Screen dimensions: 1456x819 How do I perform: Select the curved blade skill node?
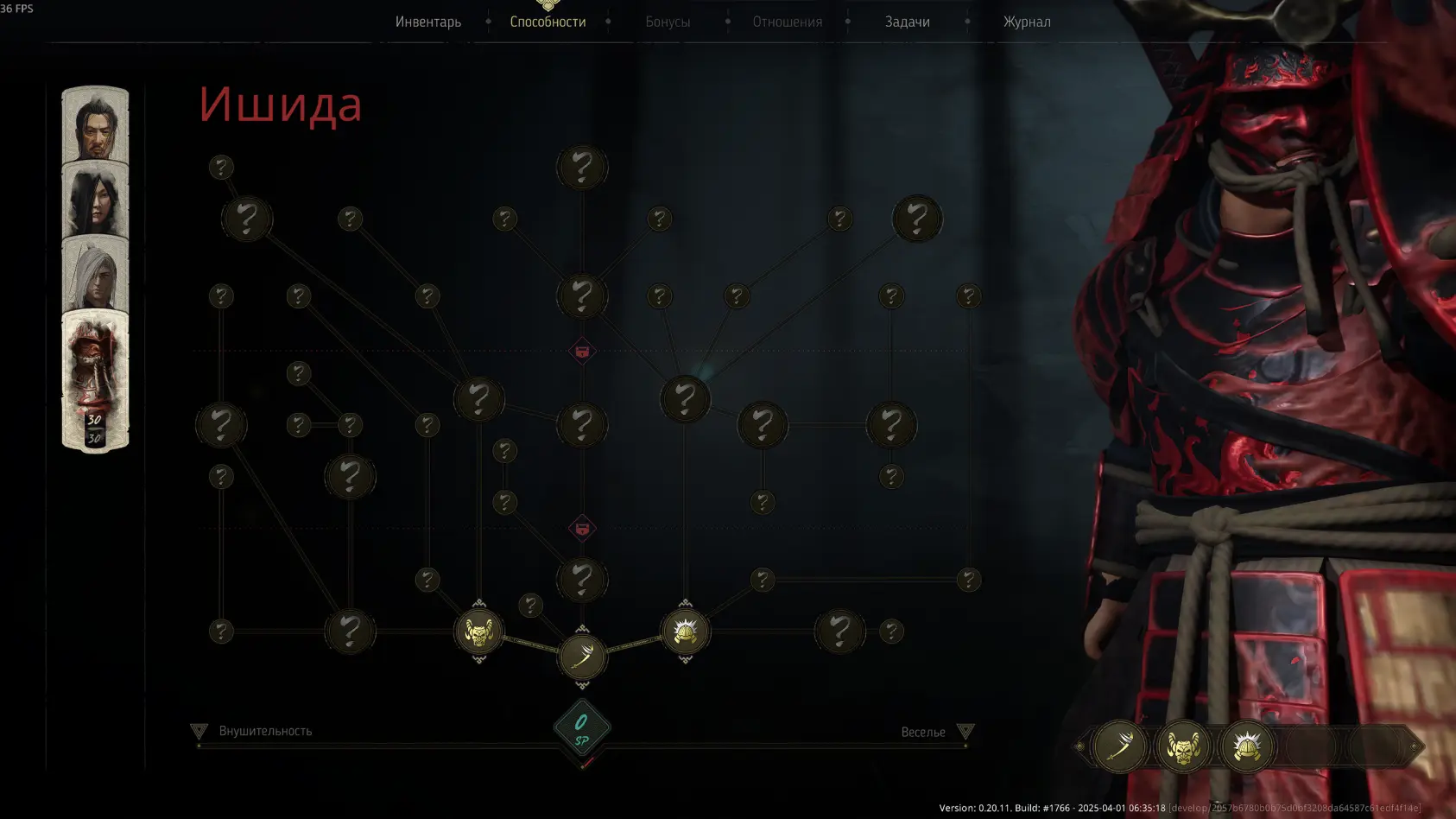(x=582, y=657)
